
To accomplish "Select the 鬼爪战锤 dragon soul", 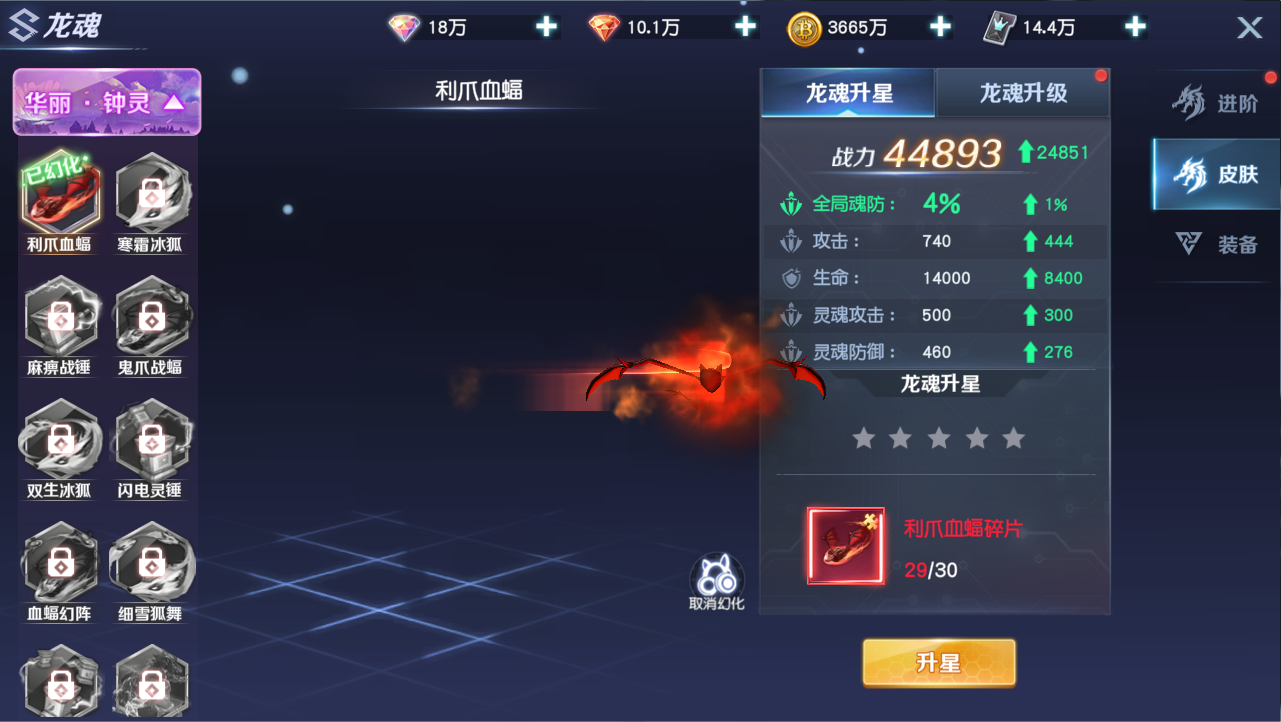I will point(151,322).
